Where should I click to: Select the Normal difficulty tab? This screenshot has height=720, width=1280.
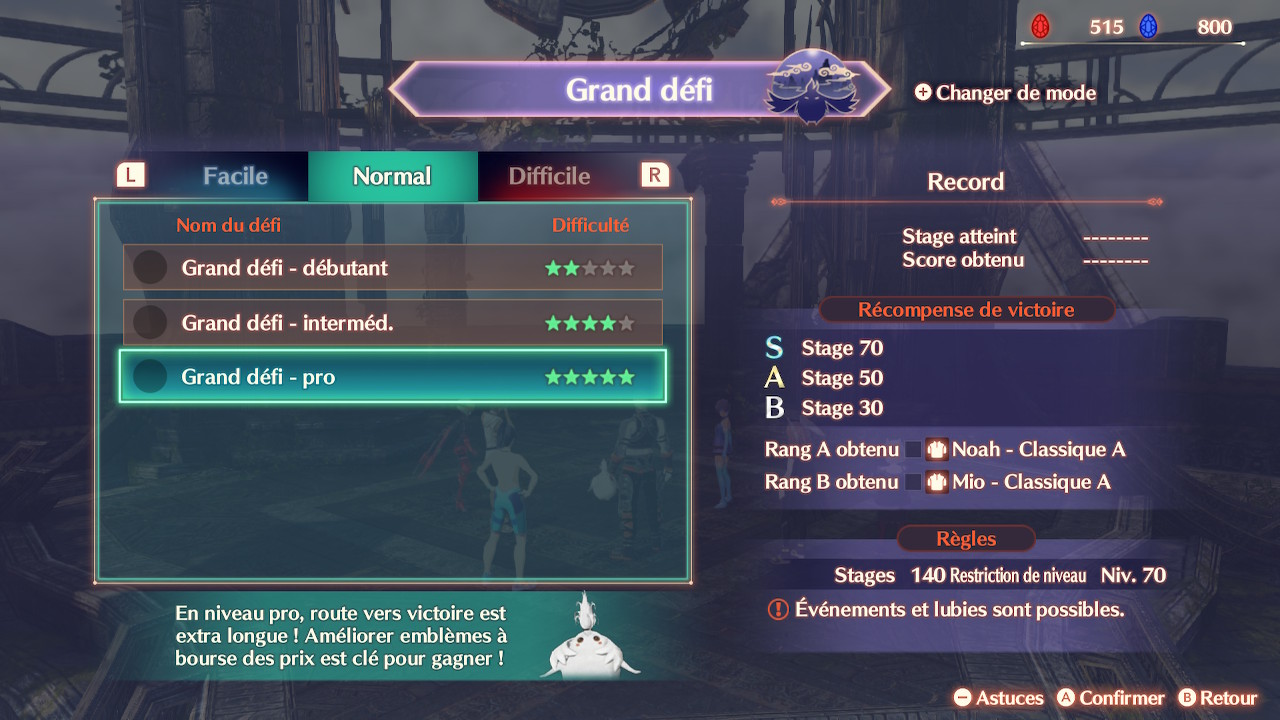coord(392,177)
